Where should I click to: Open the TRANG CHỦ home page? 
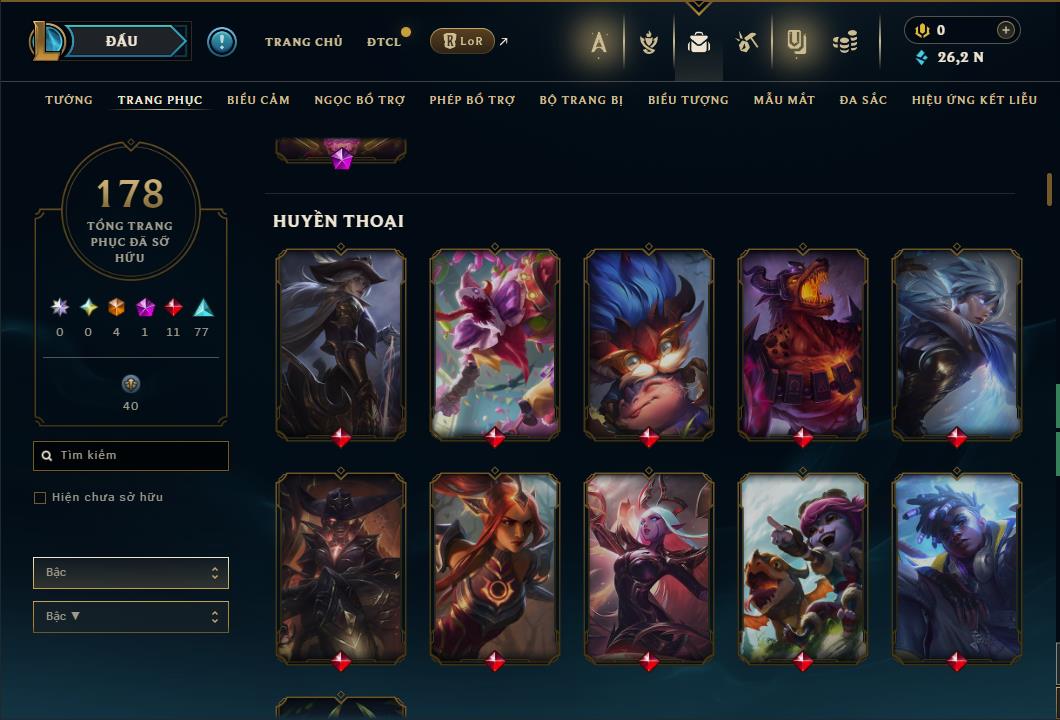303,42
